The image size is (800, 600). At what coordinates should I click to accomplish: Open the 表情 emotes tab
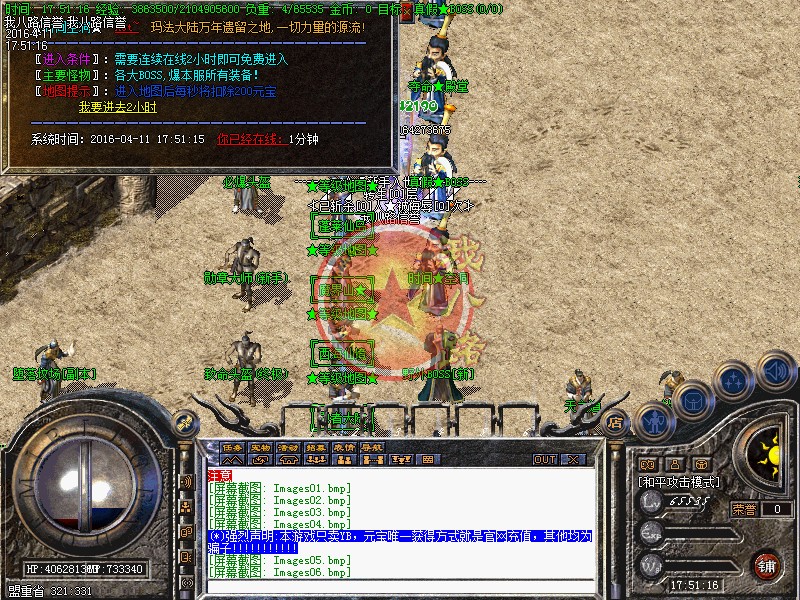coord(344,446)
